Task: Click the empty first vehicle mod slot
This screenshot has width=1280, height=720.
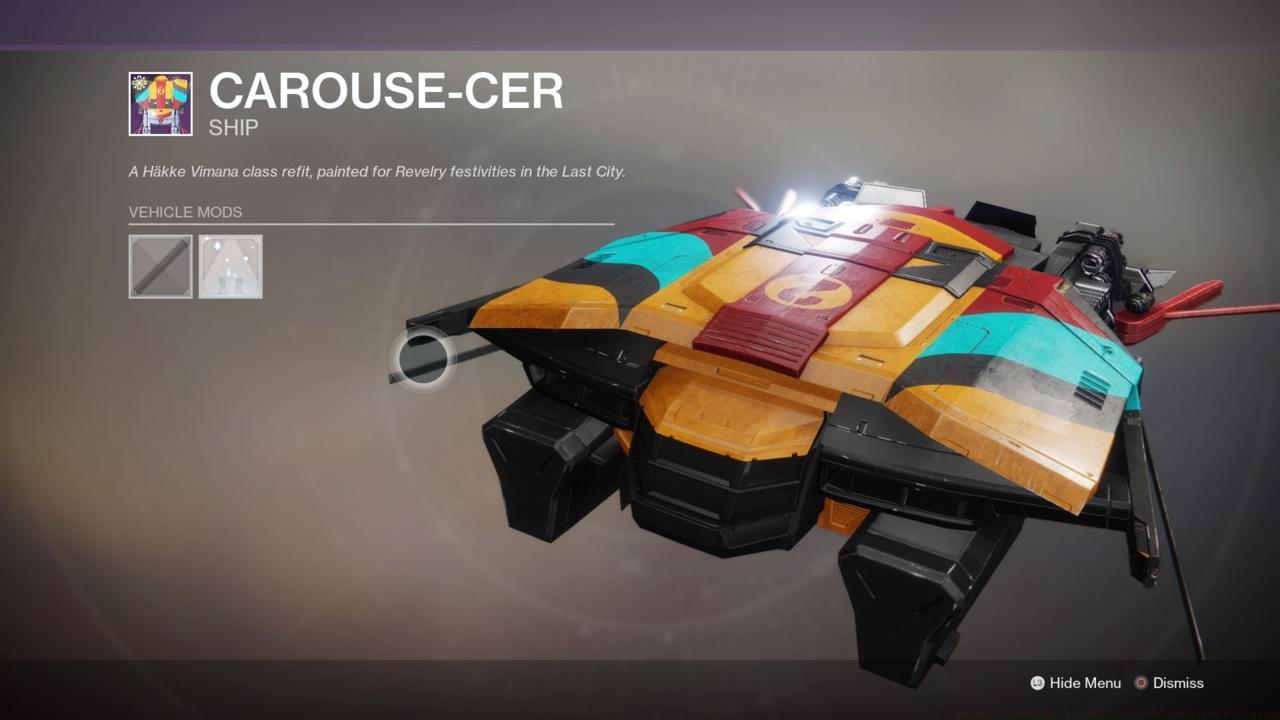Action: 160,265
